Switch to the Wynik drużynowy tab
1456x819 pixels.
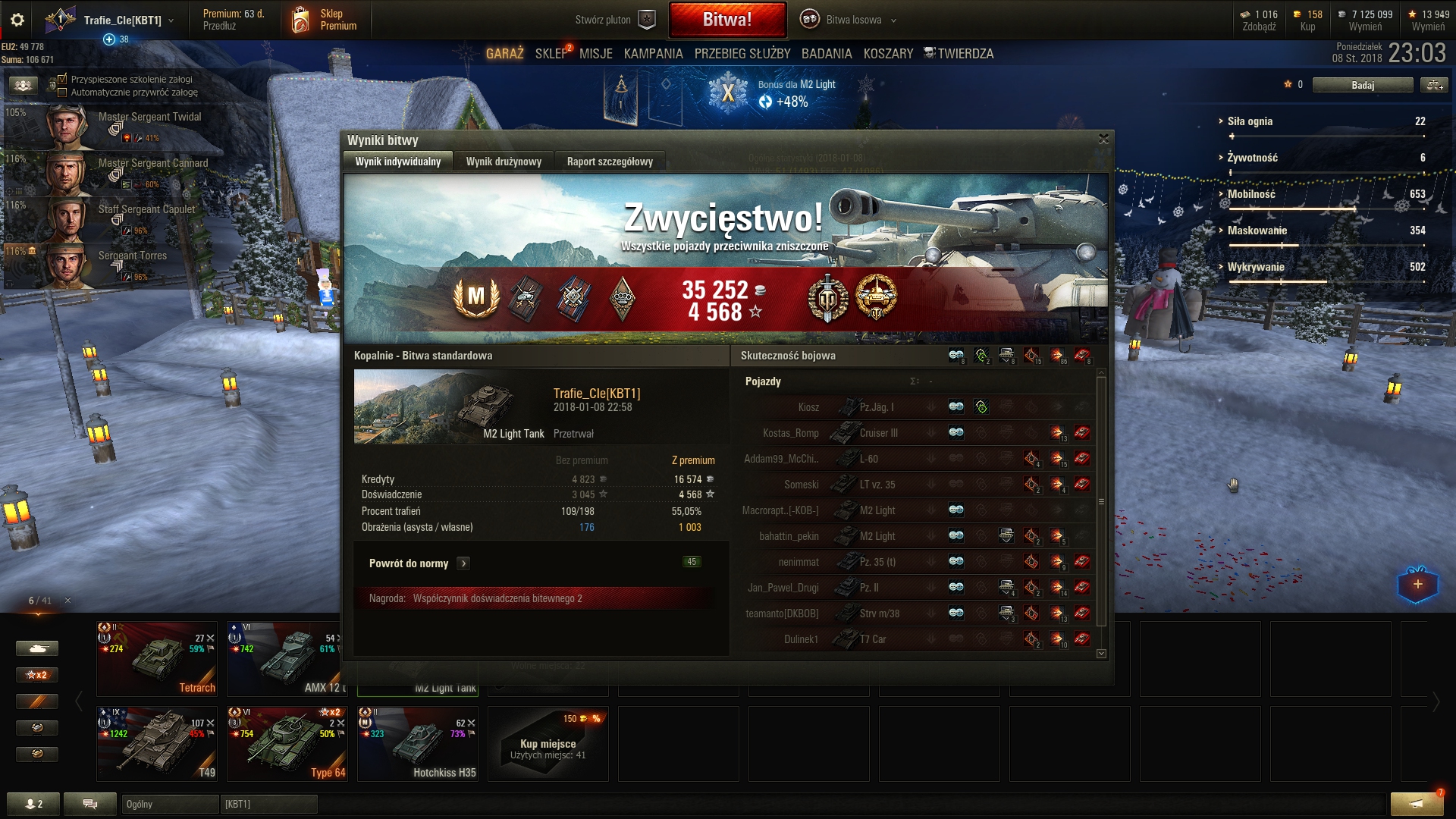[x=504, y=162]
